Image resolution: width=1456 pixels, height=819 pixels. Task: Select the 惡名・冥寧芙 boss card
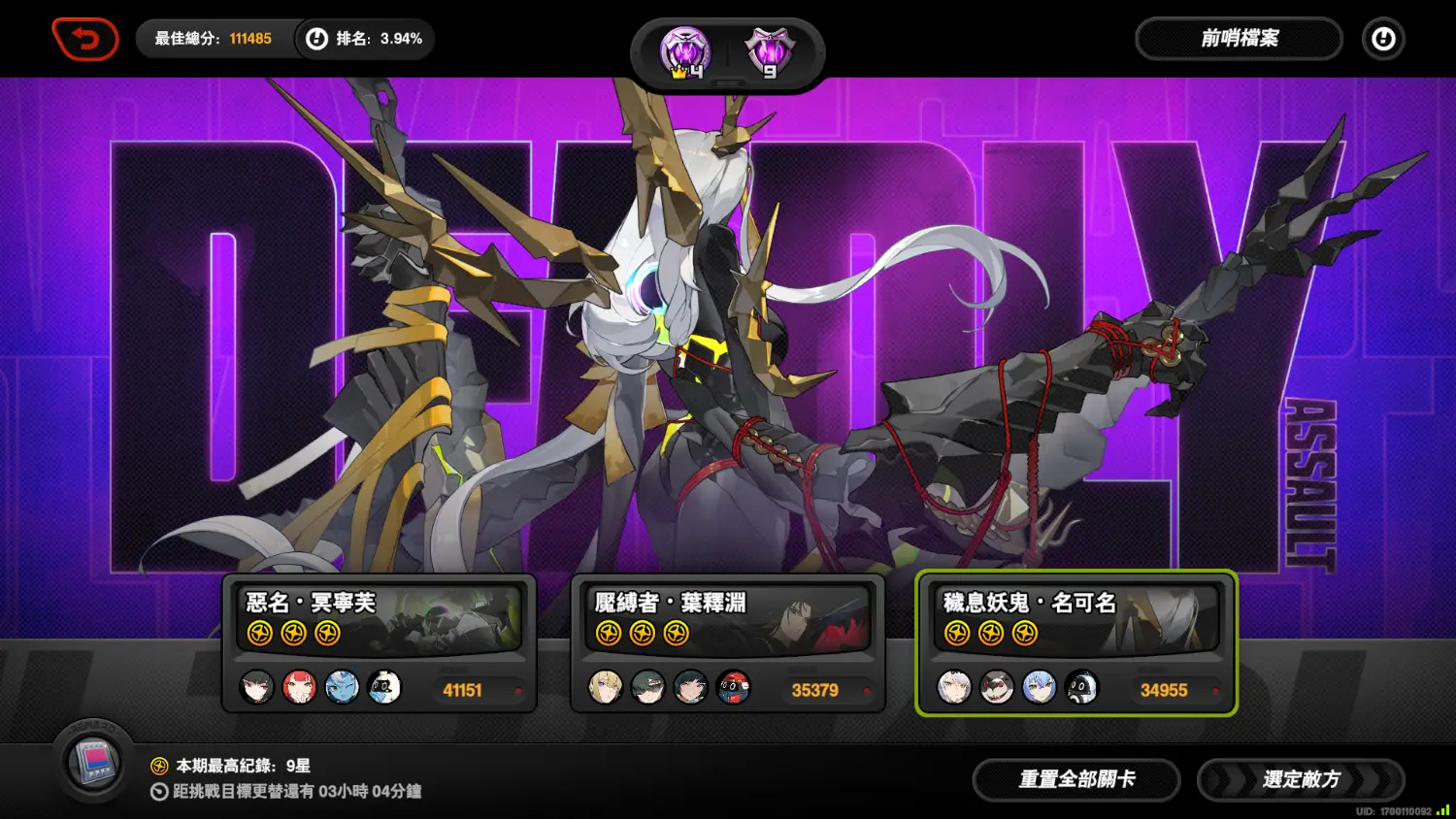click(380, 642)
